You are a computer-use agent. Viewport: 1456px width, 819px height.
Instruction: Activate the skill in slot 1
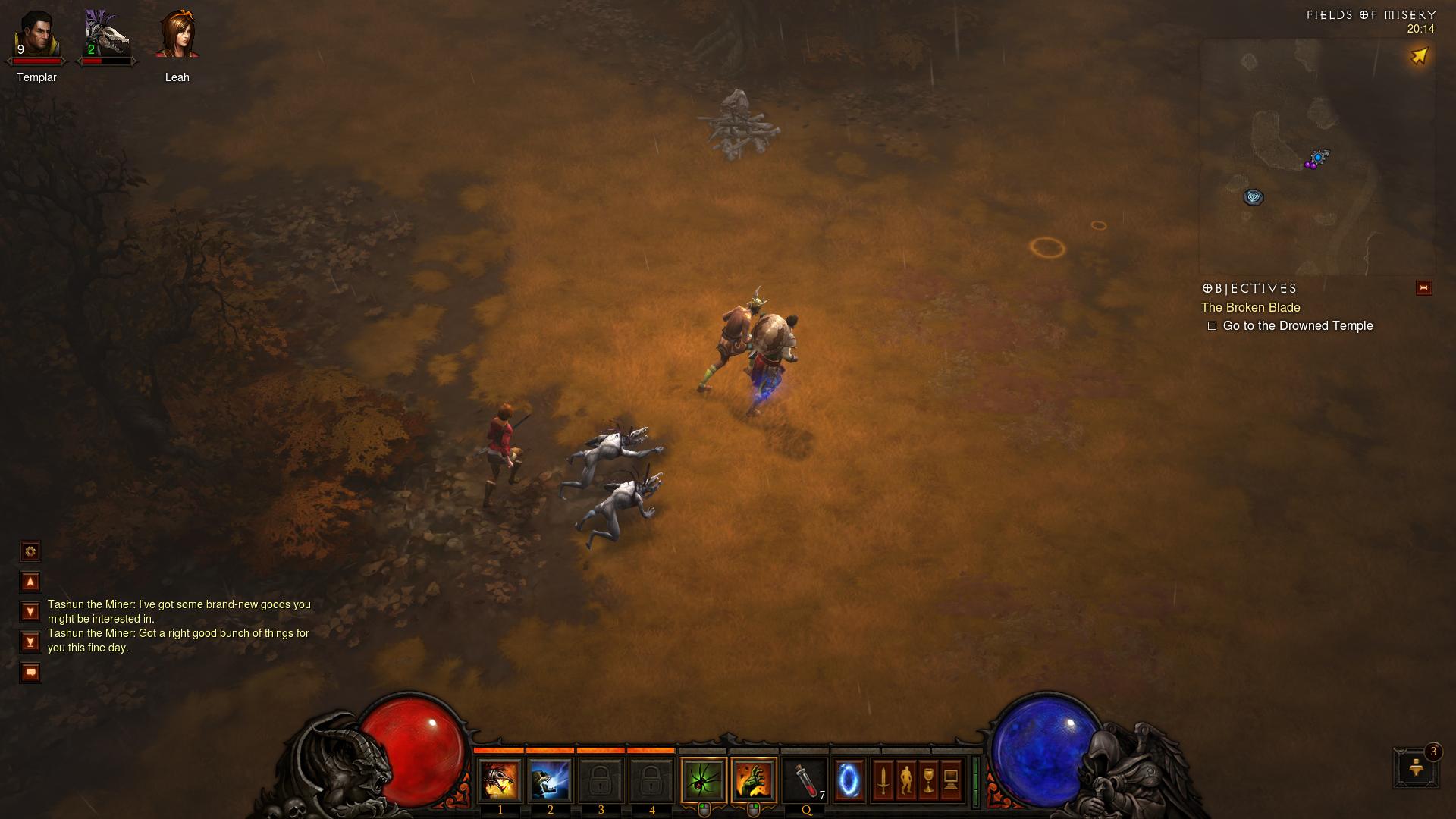pos(500,780)
